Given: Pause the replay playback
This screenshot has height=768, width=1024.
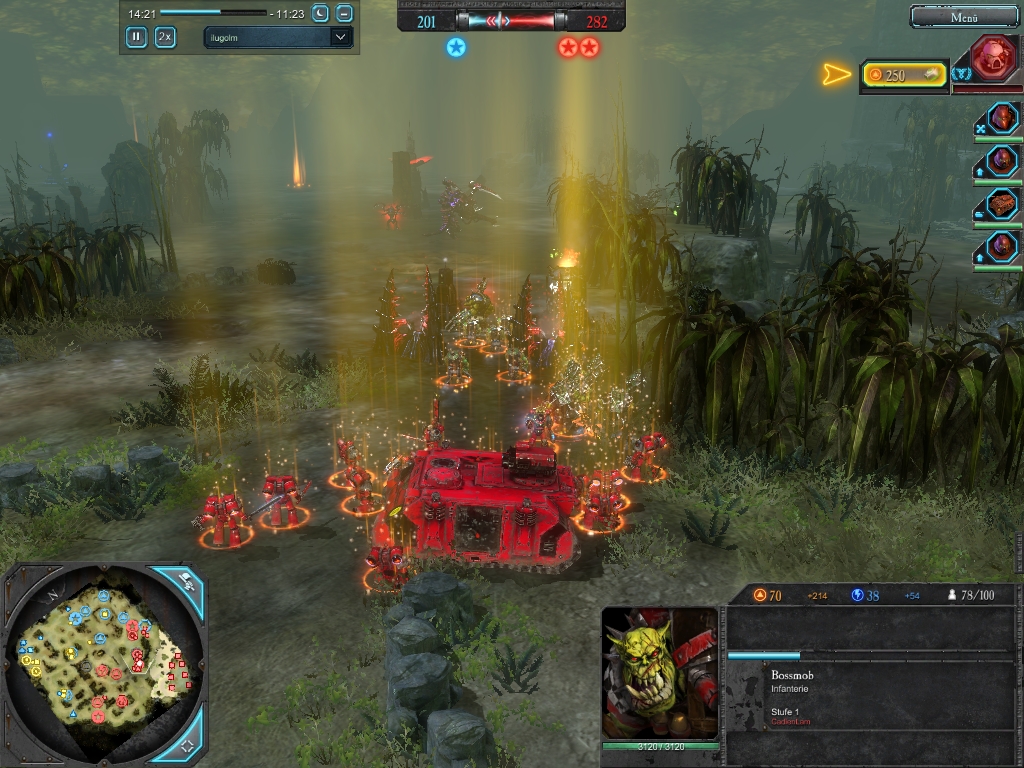Looking at the screenshot, I should click(x=136, y=37).
